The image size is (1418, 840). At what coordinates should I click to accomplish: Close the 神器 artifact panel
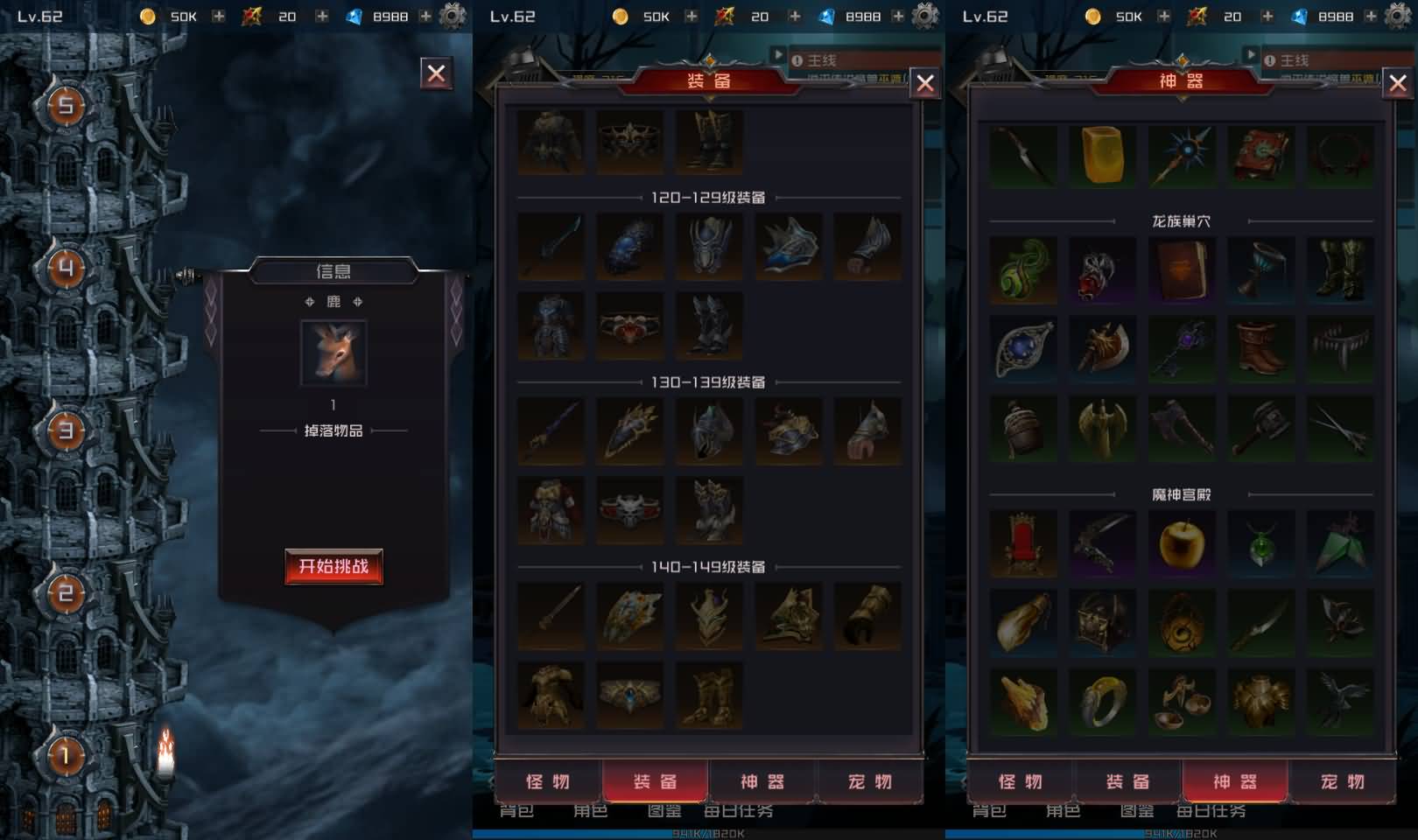[1398, 83]
